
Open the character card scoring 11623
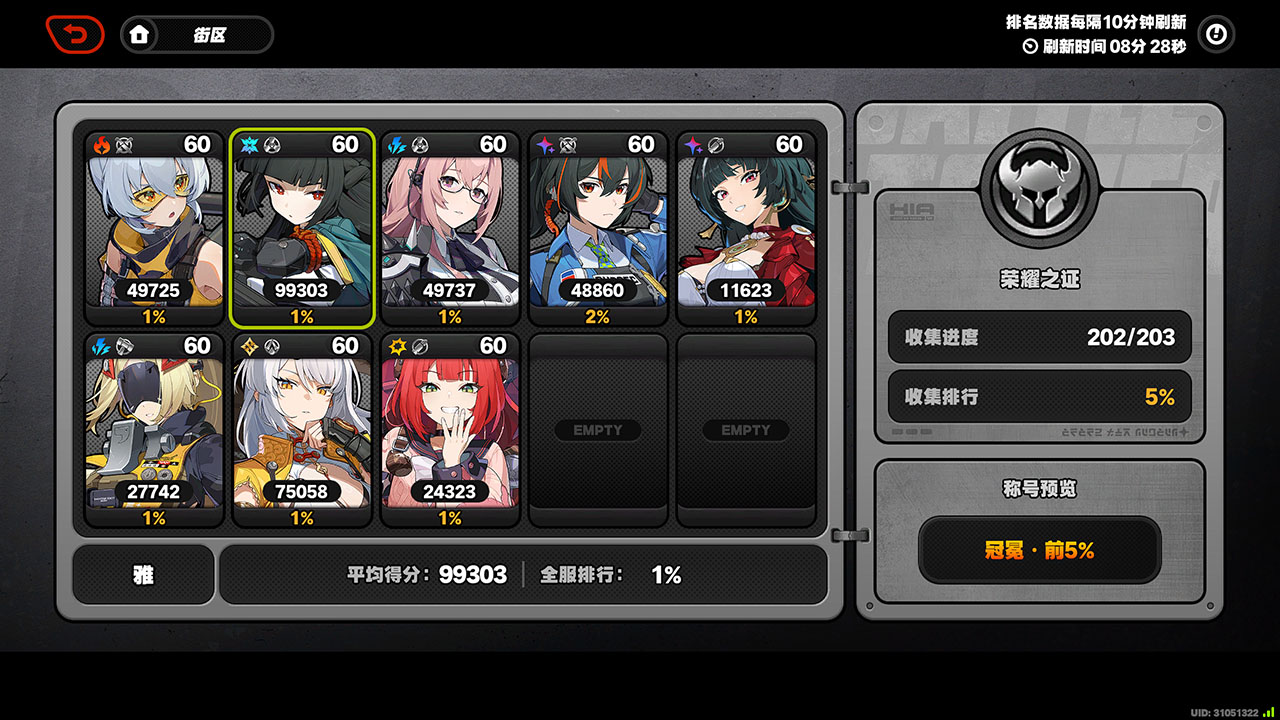coord(746,230)
